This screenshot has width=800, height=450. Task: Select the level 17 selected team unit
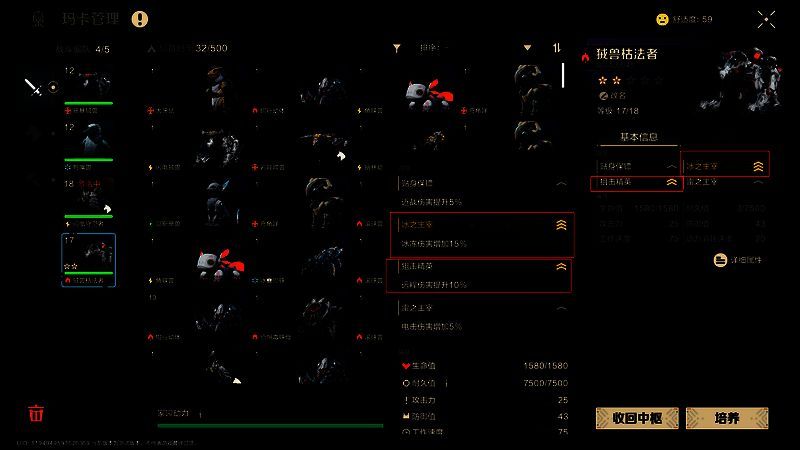(89, 260)
